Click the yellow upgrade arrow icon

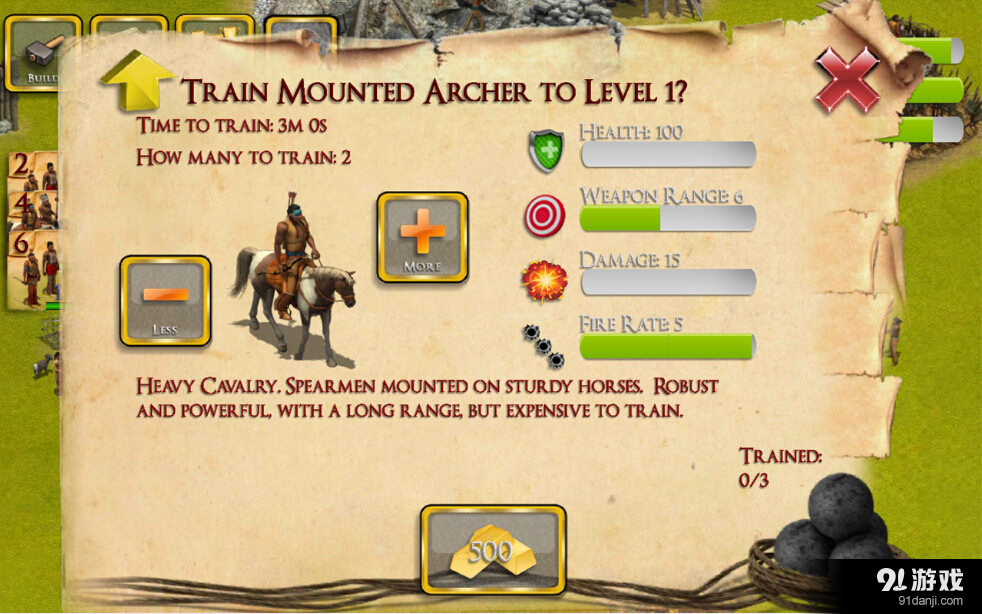[134, 81]
